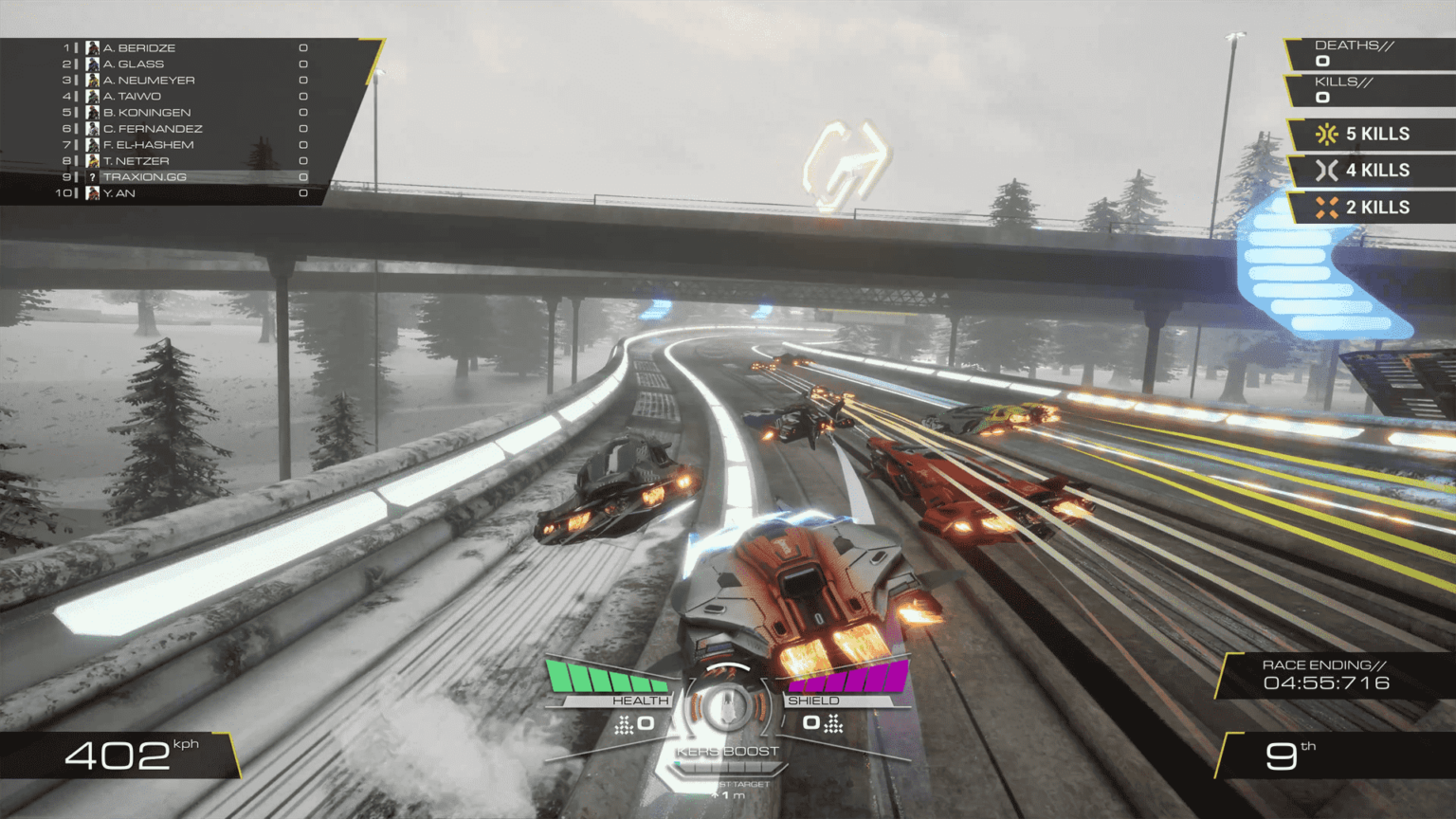This screenshot has width=1456, height=819.
Task: Expand the RACE ENDING timer panel
Action: pos(1326,674)
